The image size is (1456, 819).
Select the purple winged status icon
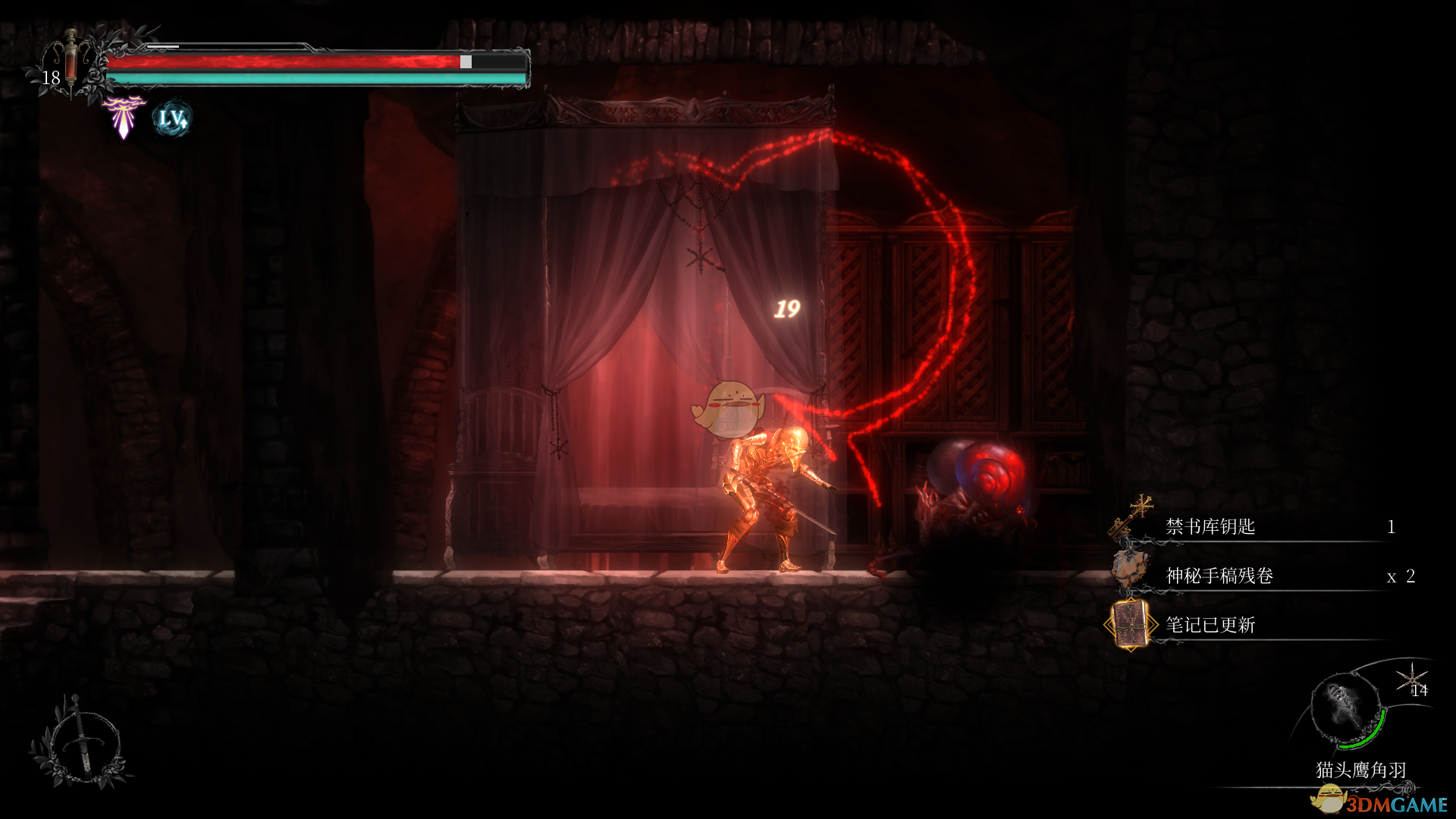point(124,117)
